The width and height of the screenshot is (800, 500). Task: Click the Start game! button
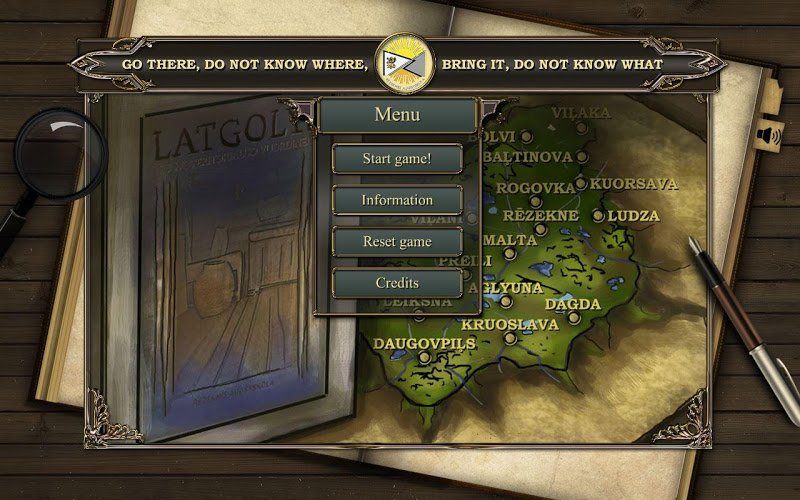pos(397,158)
